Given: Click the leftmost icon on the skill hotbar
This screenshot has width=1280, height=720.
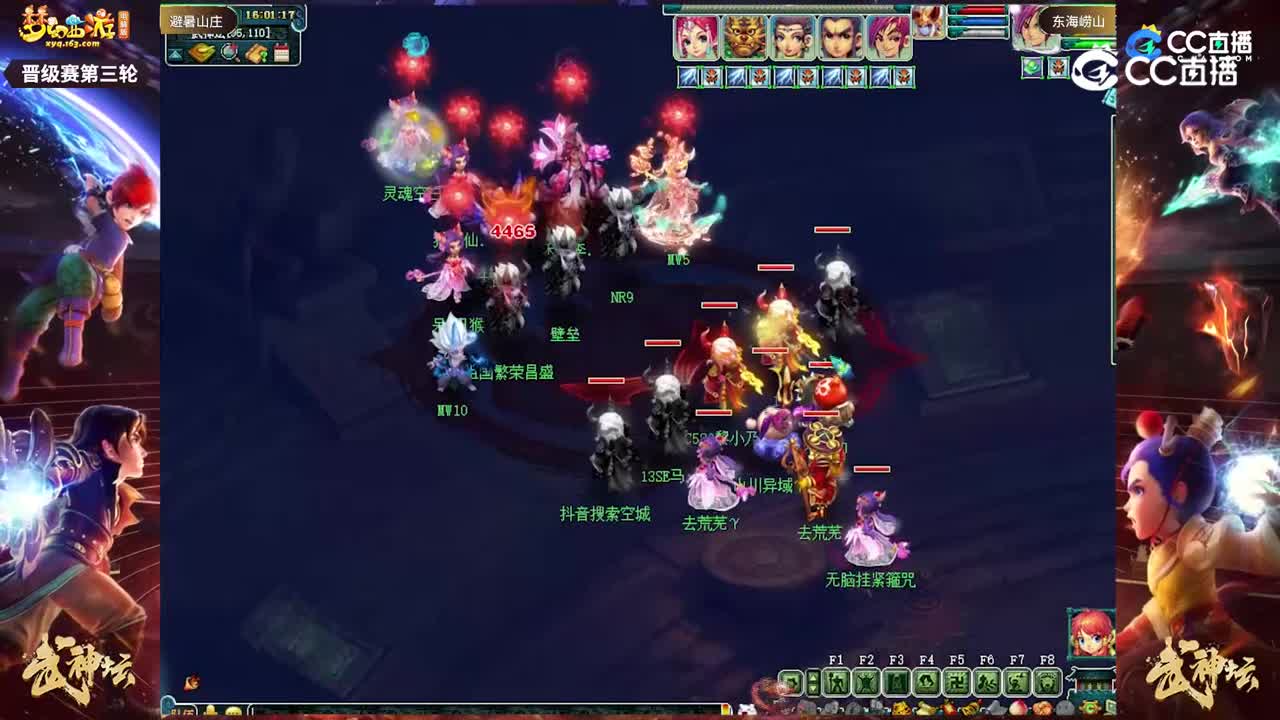Looking at the screenshot, I should pyautogui.click(x=791, y=682).
